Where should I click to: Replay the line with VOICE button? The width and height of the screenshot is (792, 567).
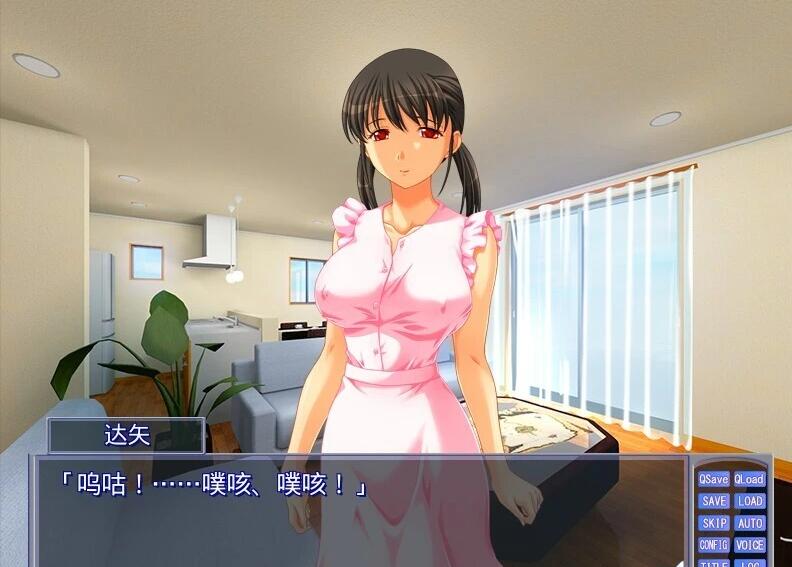tap(749, 545)
